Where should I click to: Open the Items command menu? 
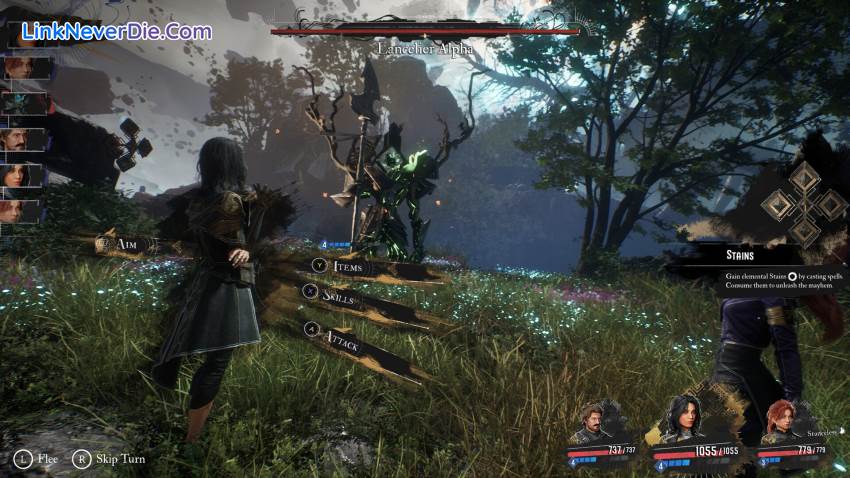[x=346, y=266]
